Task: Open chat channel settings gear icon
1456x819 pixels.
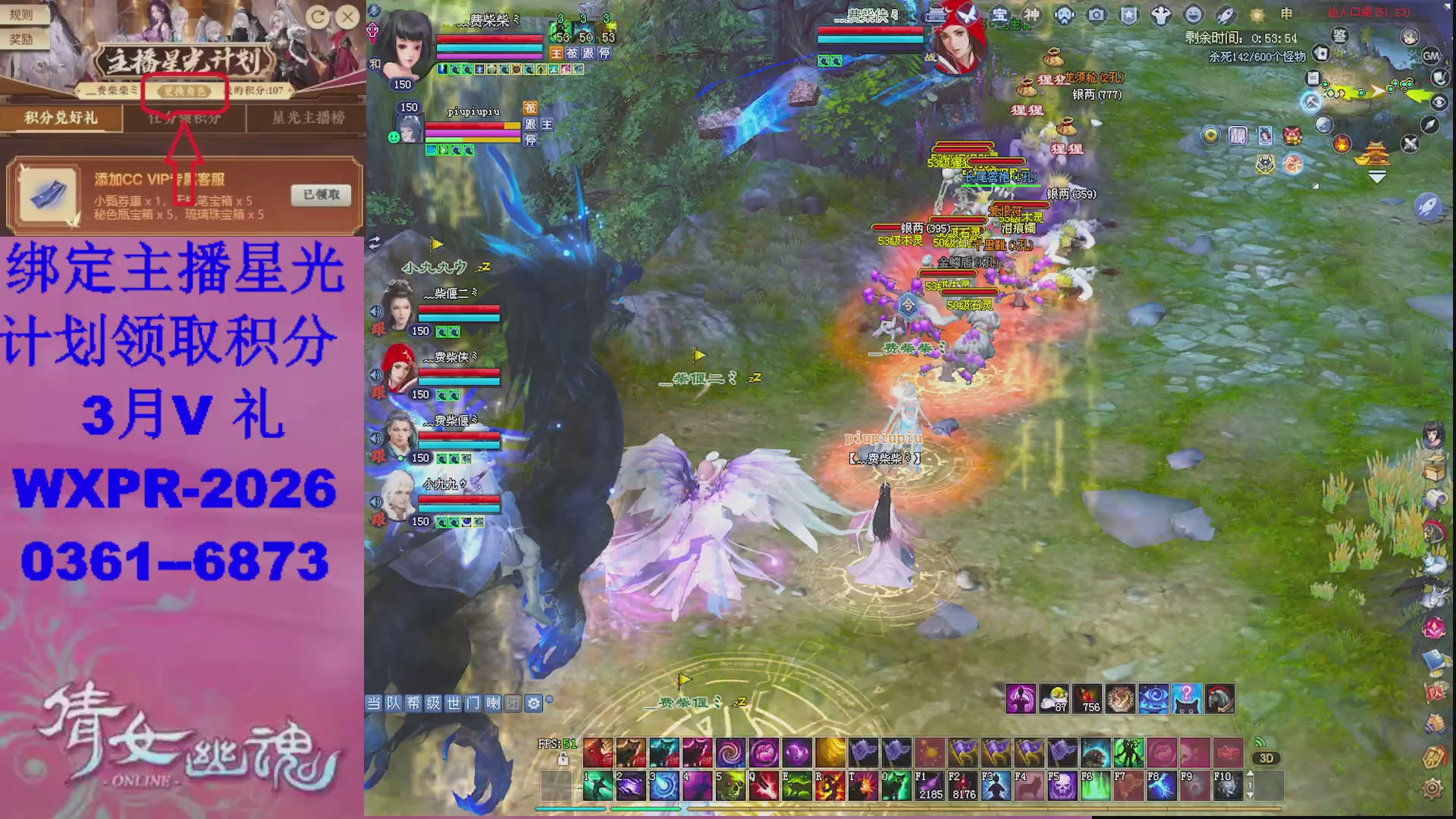Action: pyautogui.click(x=533, y=704)
